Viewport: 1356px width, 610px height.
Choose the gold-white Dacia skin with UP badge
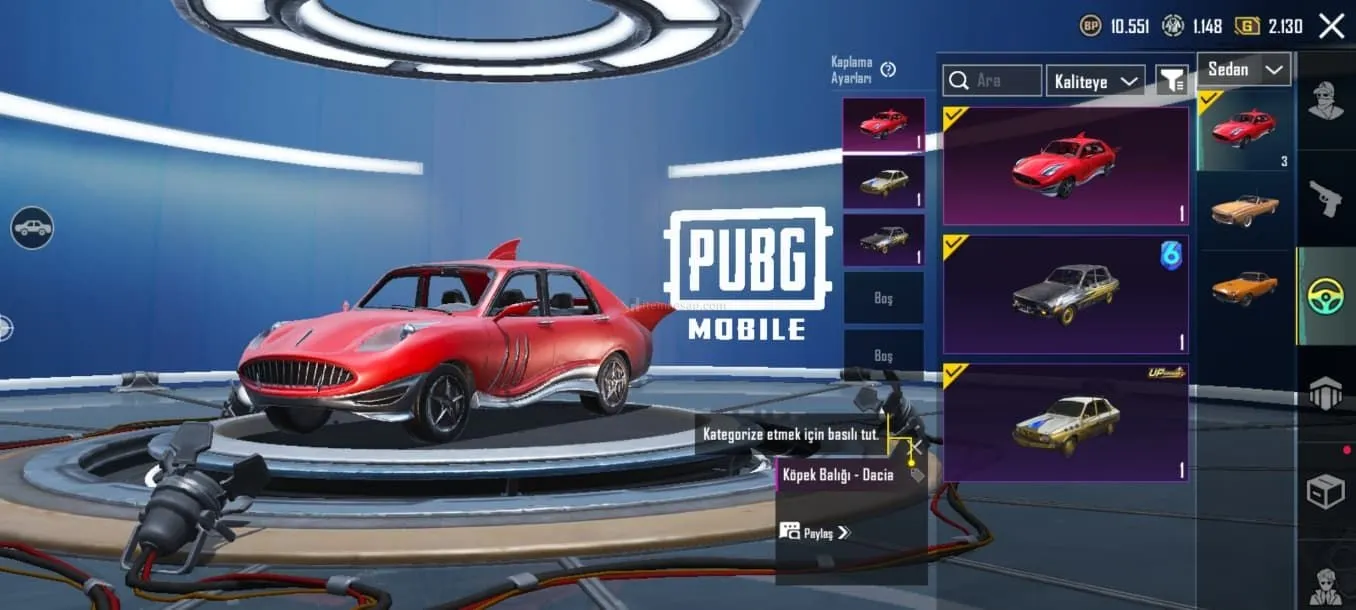[1065, 422]
